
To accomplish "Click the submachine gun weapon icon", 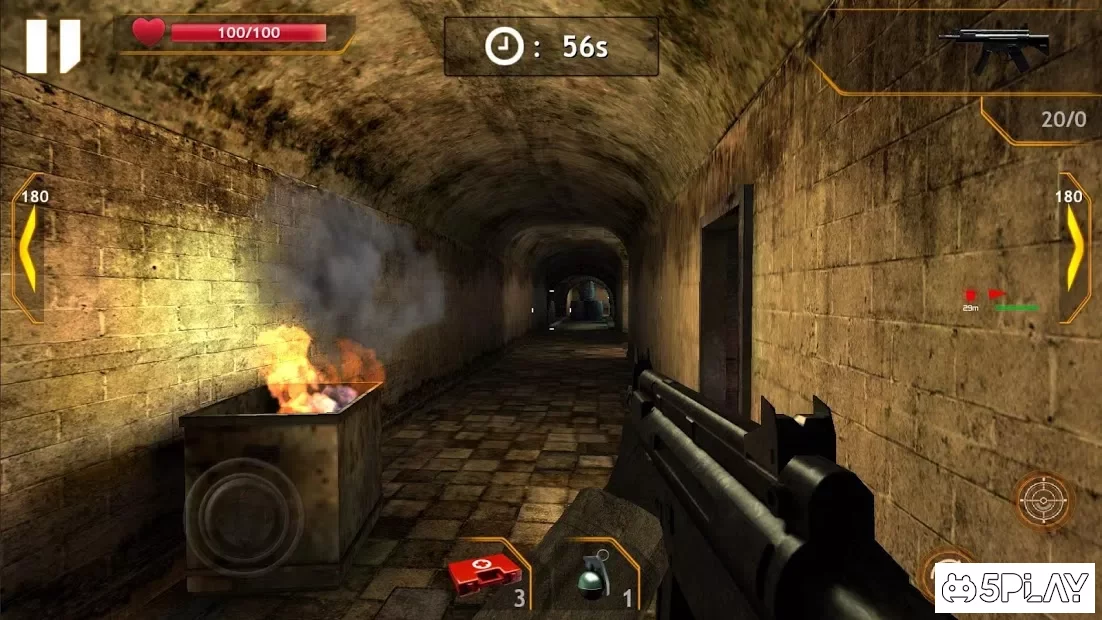I will (x=996, y=47).
